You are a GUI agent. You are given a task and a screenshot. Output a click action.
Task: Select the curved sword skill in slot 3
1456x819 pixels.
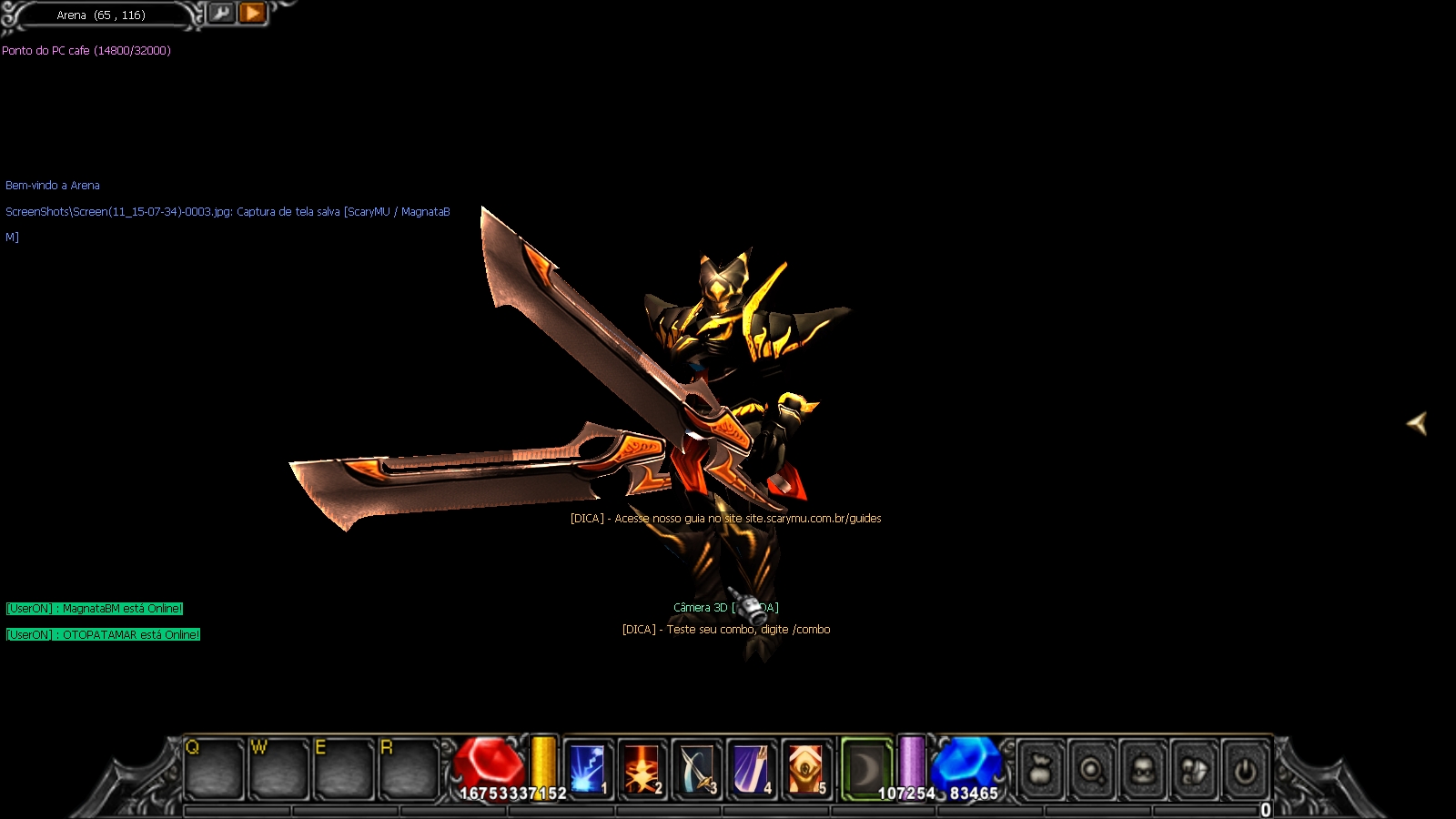click(x=697, y=769)
